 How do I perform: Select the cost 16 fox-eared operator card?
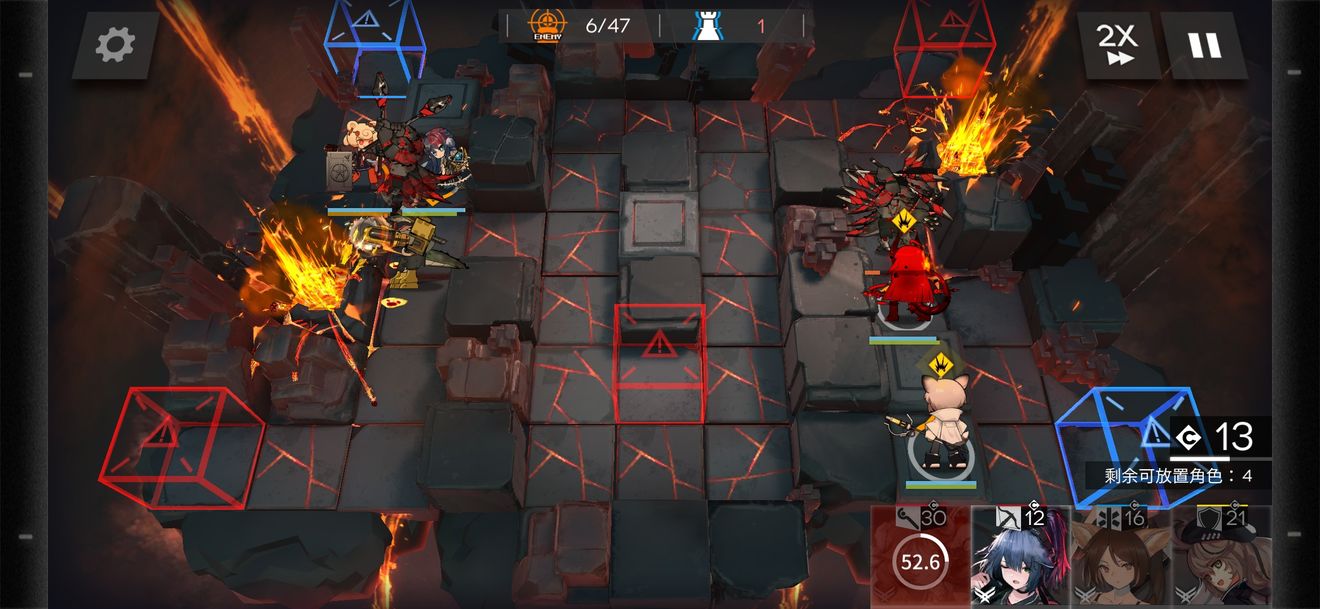1120,558
